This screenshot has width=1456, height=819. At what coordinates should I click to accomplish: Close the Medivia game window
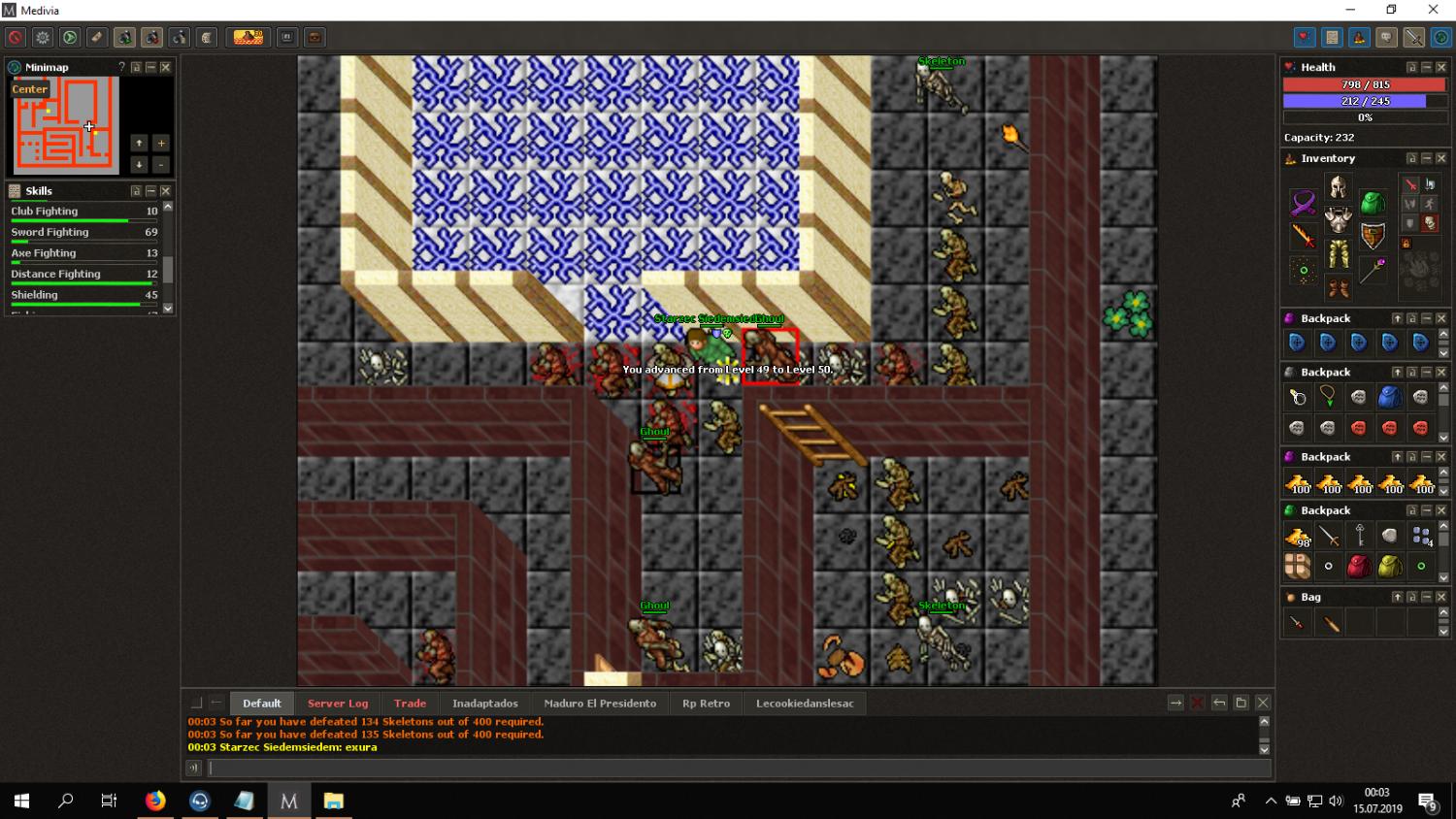click(1433, 10)
